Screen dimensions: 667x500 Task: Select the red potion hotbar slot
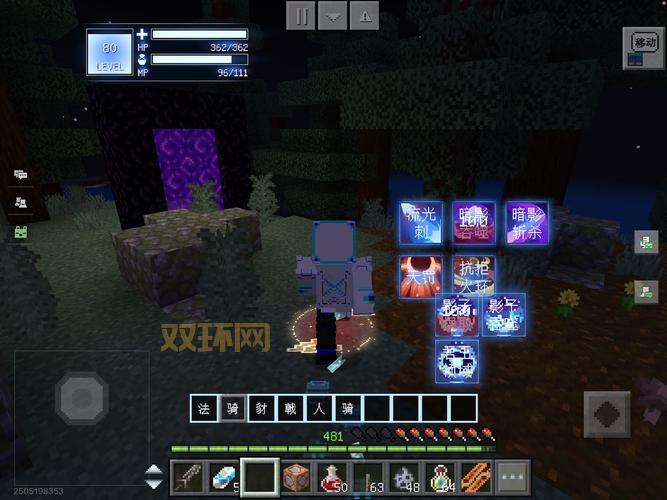(x=332, y=477)
